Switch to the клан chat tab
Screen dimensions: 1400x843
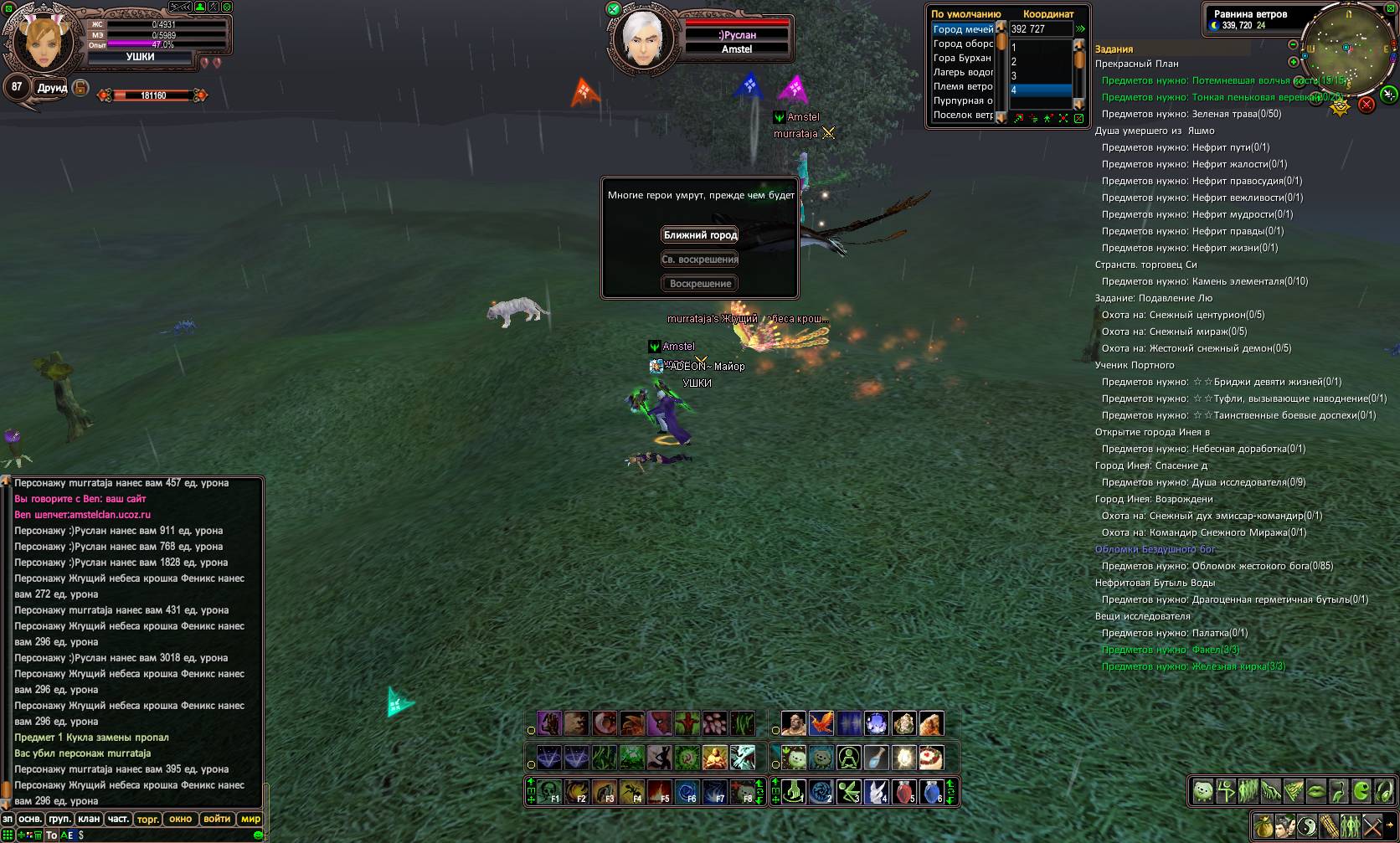(x=89, y=819)
